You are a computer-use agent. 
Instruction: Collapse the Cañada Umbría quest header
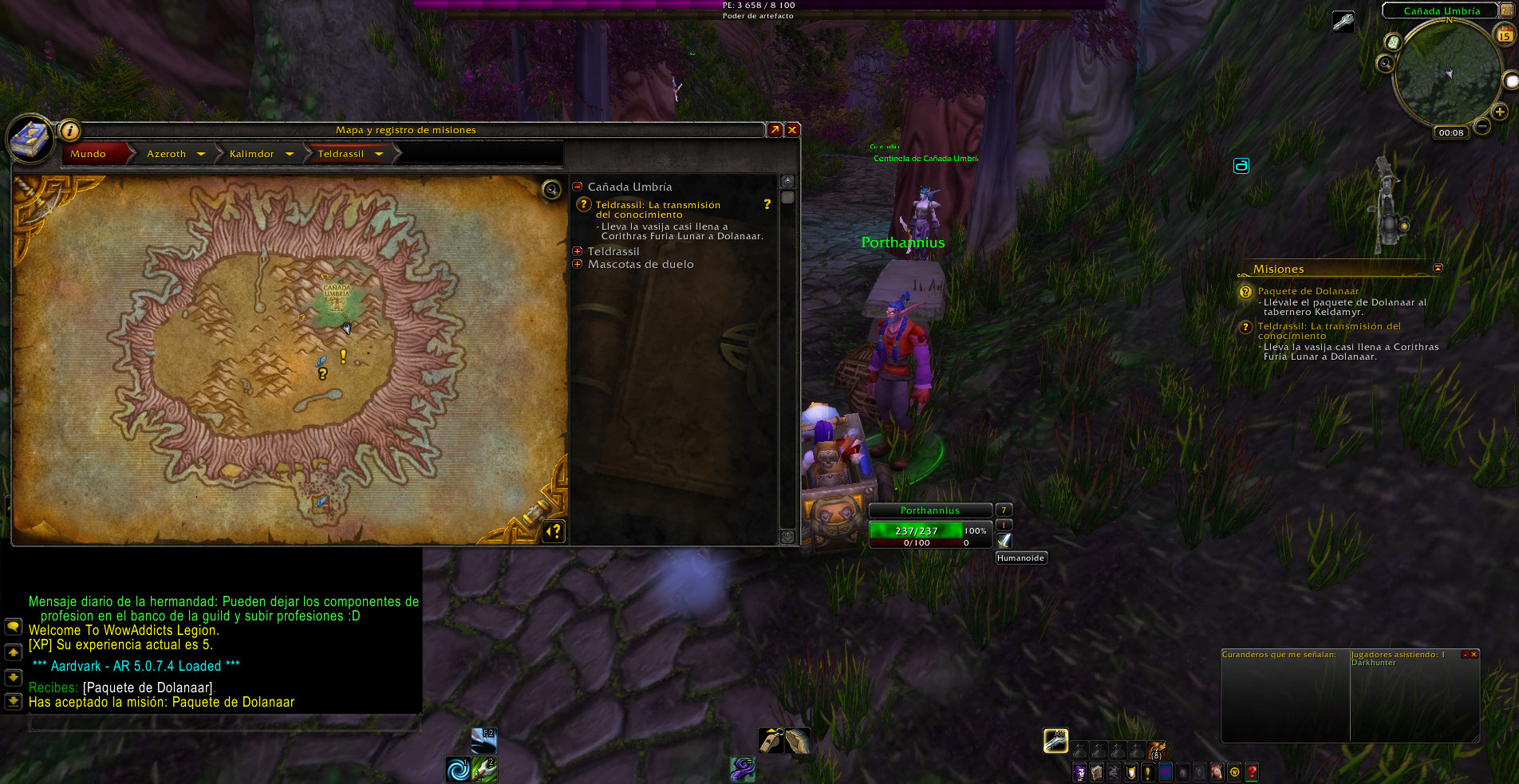point(578,187)
